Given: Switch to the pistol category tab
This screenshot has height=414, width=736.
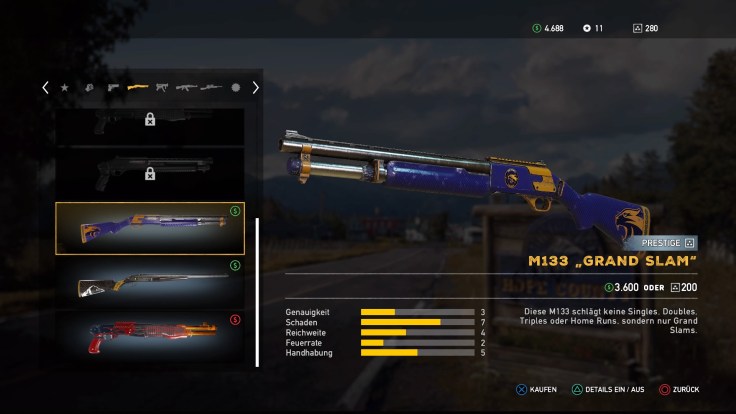Looking at the screenshot, I should (113, 88).
